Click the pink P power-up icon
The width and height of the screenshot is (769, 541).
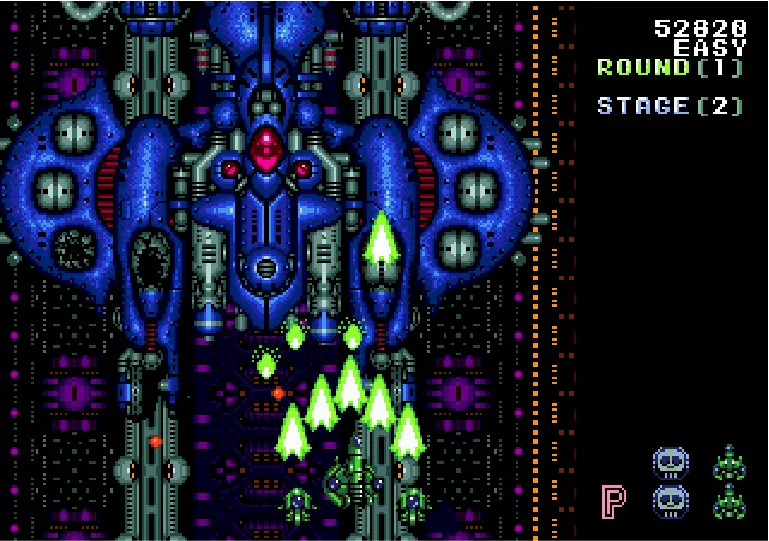pos(614,501)
